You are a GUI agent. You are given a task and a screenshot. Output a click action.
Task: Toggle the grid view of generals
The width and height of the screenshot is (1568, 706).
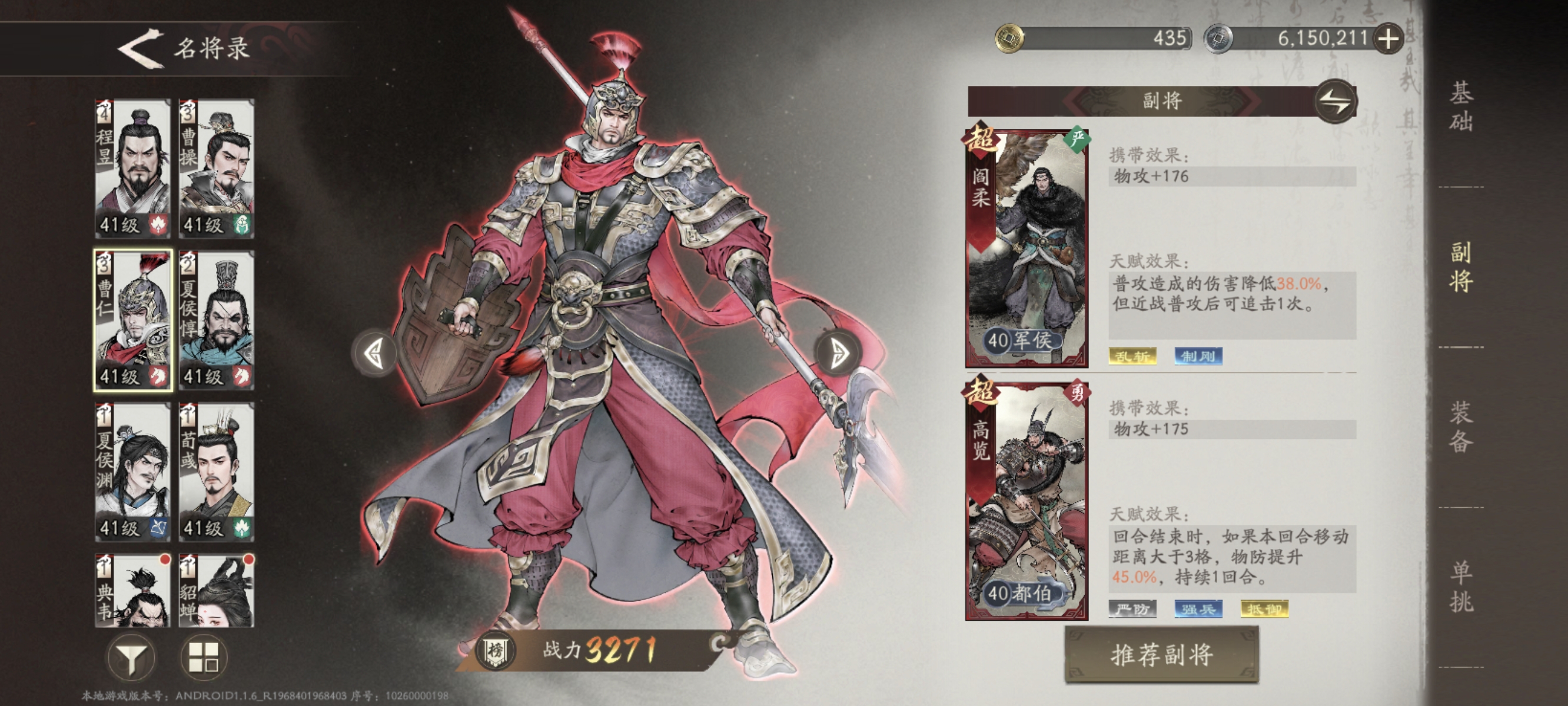204,657
